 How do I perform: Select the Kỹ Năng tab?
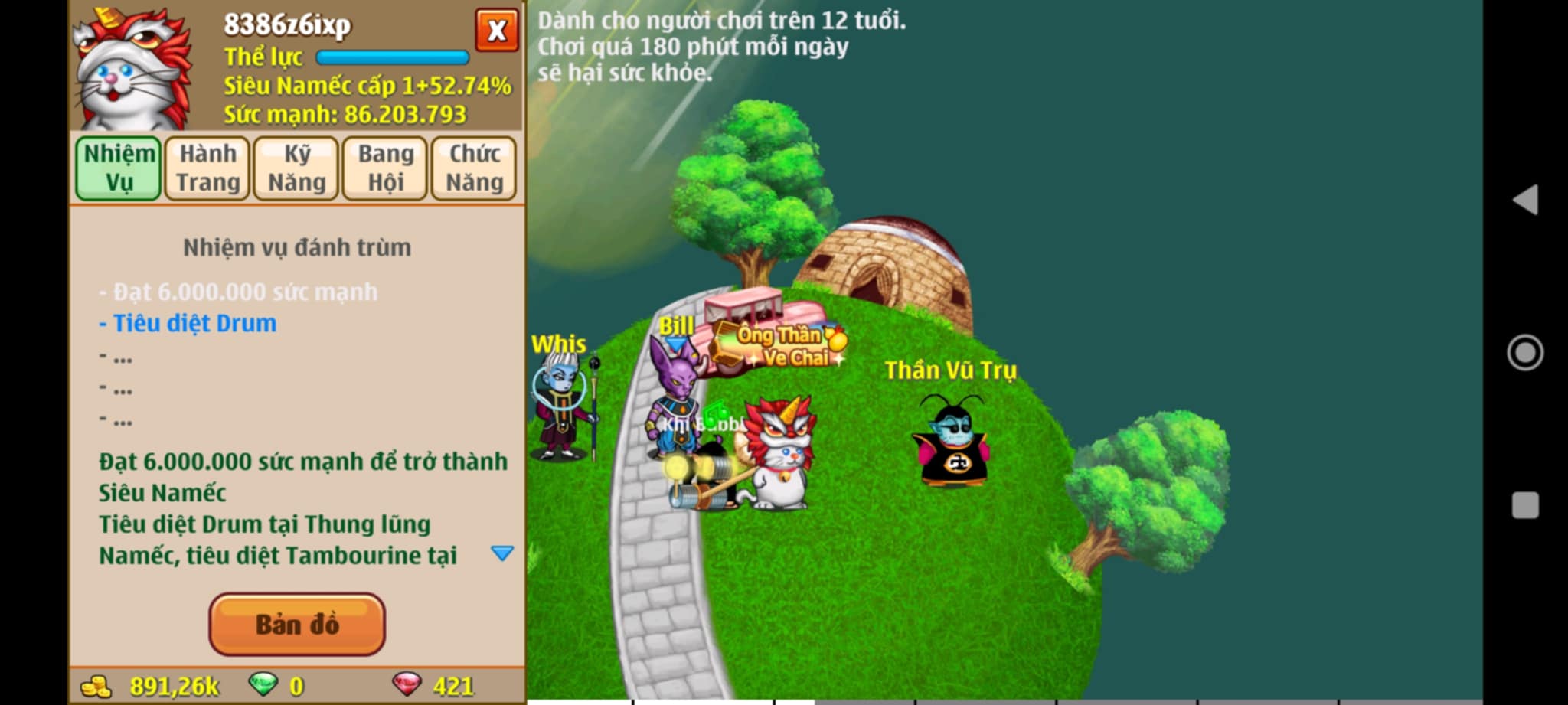[x=296, y=168]
